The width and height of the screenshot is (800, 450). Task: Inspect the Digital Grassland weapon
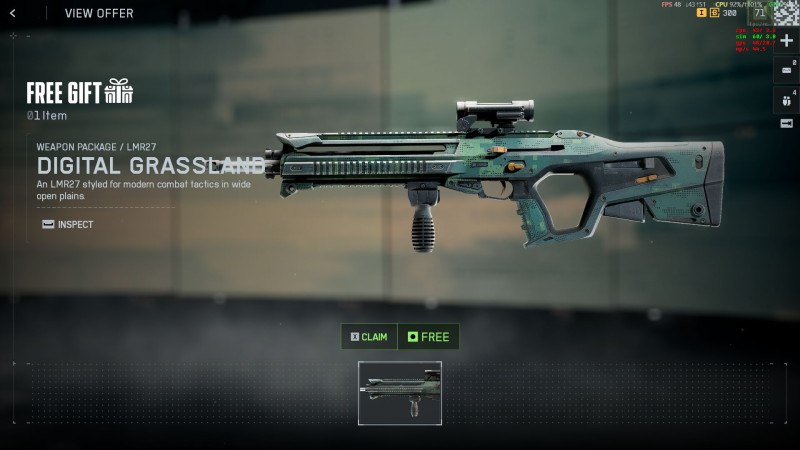(x=68, y=224)
